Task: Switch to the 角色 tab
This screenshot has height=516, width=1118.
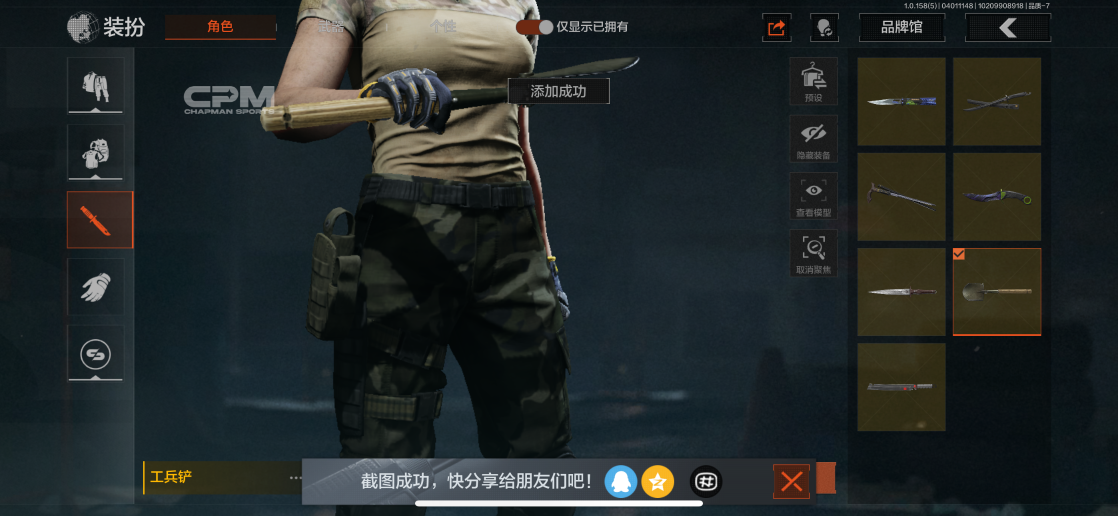Action: [x=220, y=27]
